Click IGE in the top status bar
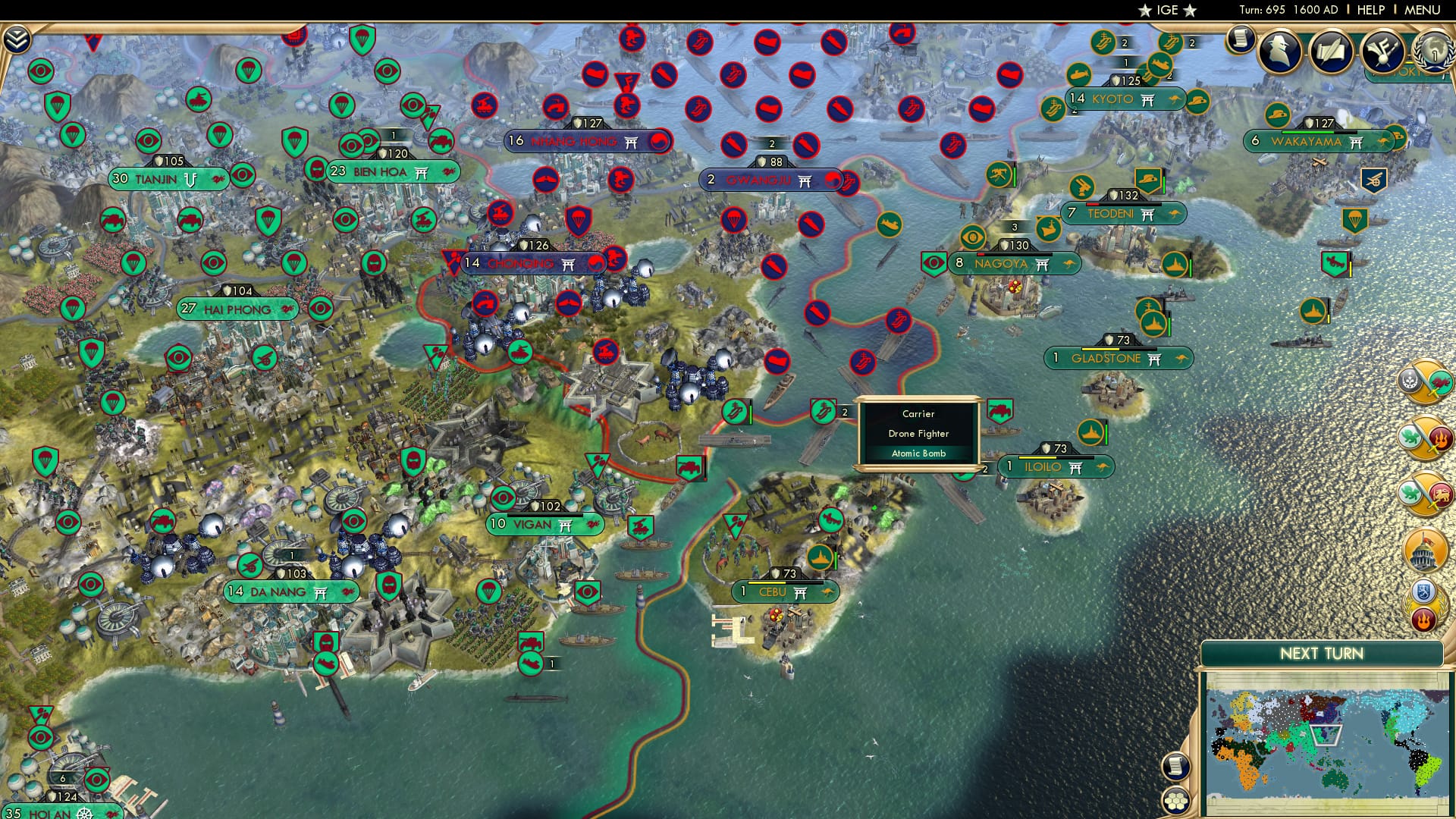 [x=1166, y=10]
